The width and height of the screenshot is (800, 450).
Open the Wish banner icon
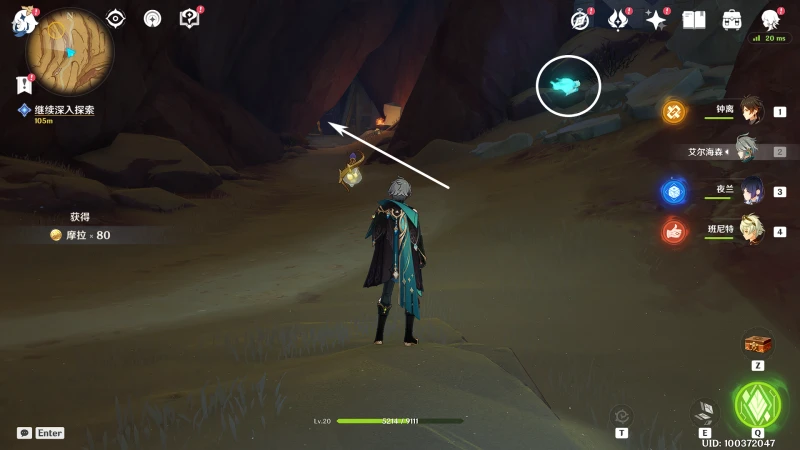tap(618, 19)
